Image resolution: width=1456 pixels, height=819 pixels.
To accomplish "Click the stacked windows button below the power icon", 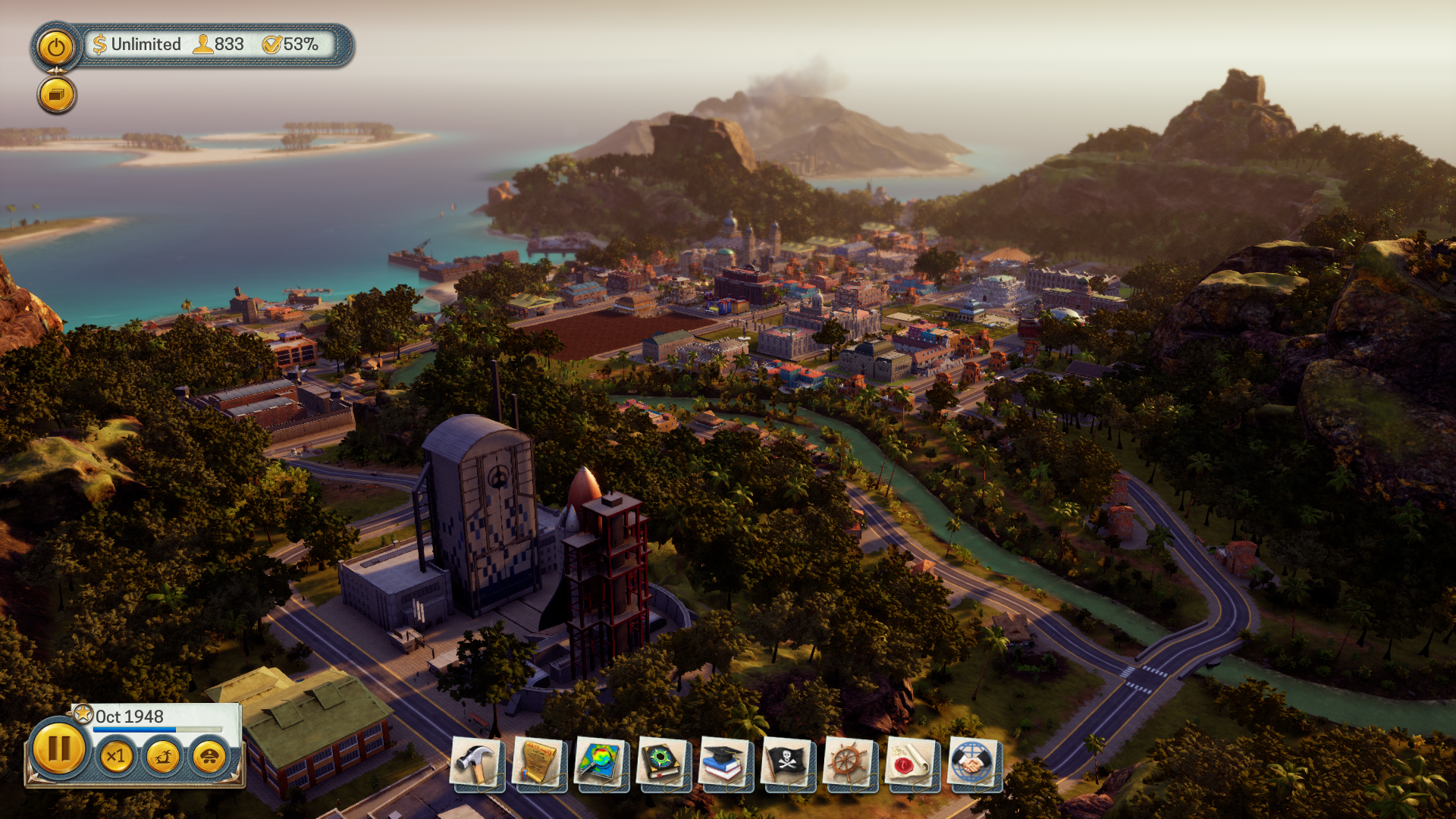I will click(57, 95).
